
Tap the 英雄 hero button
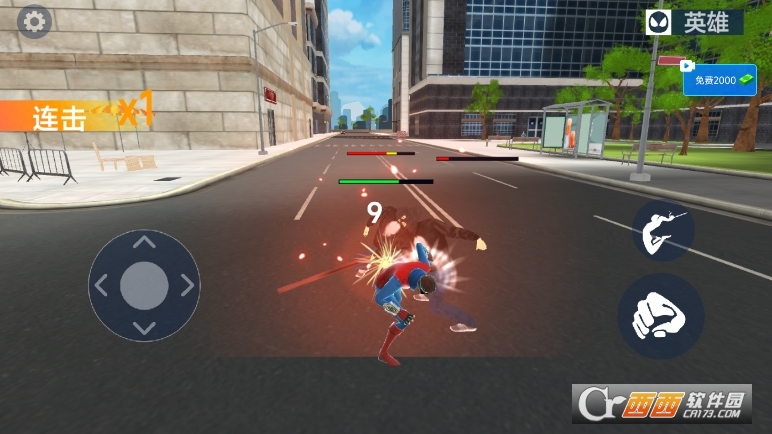pos(693,22)
